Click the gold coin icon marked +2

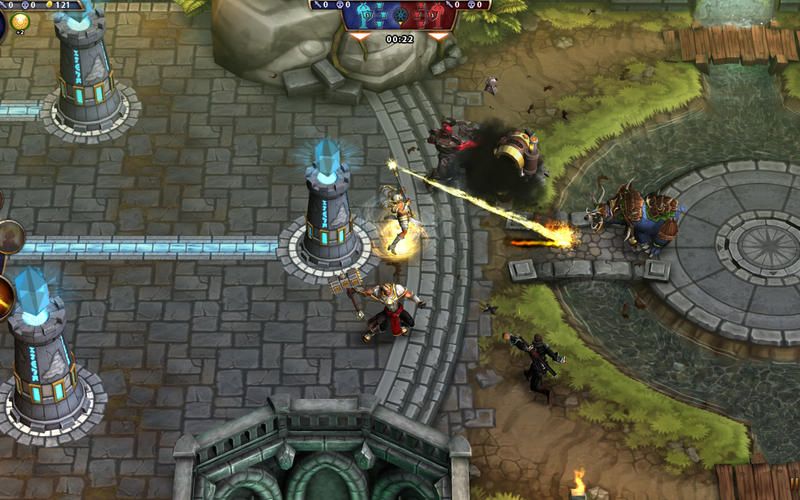click(20, 22)
